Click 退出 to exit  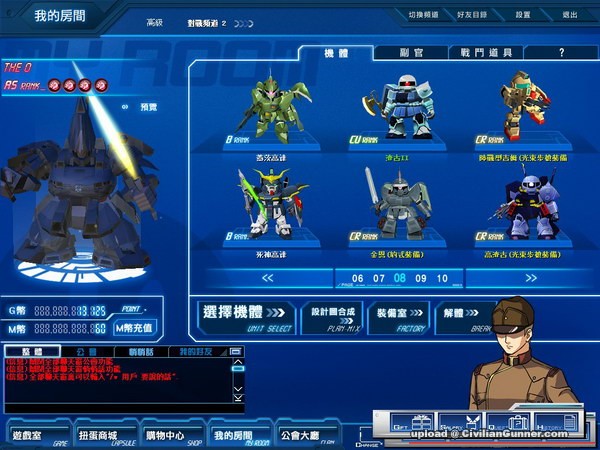pyautogui.click(x=569, y=16)
